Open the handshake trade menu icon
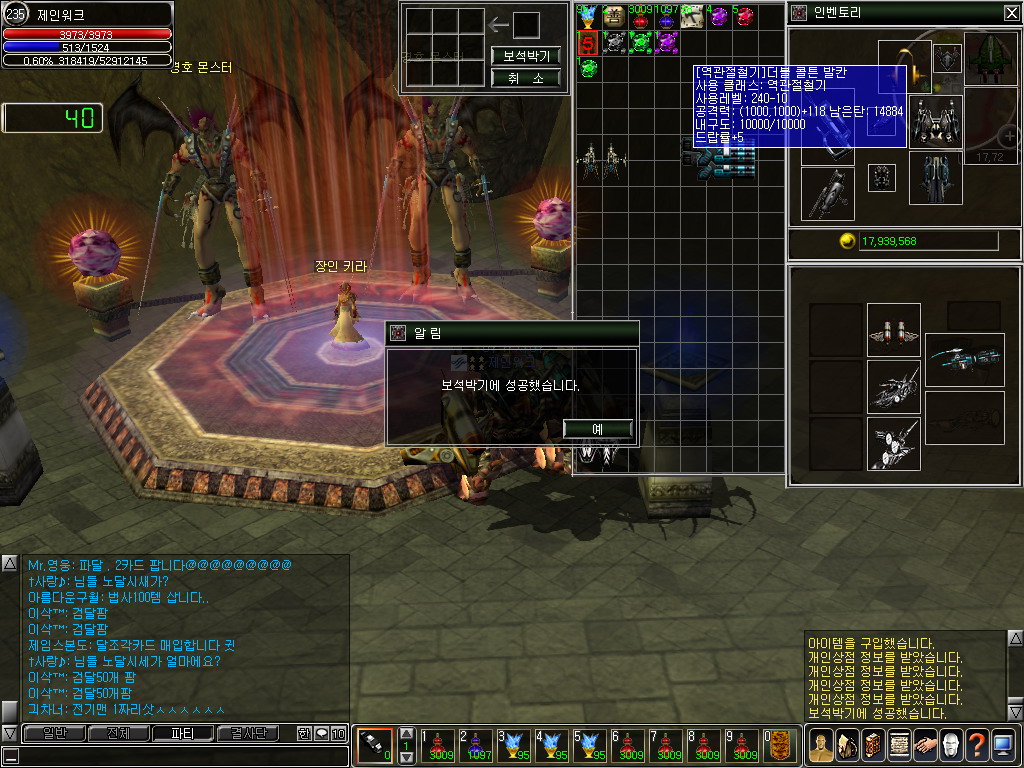The image size is (1024, 768). click(924, 745)
